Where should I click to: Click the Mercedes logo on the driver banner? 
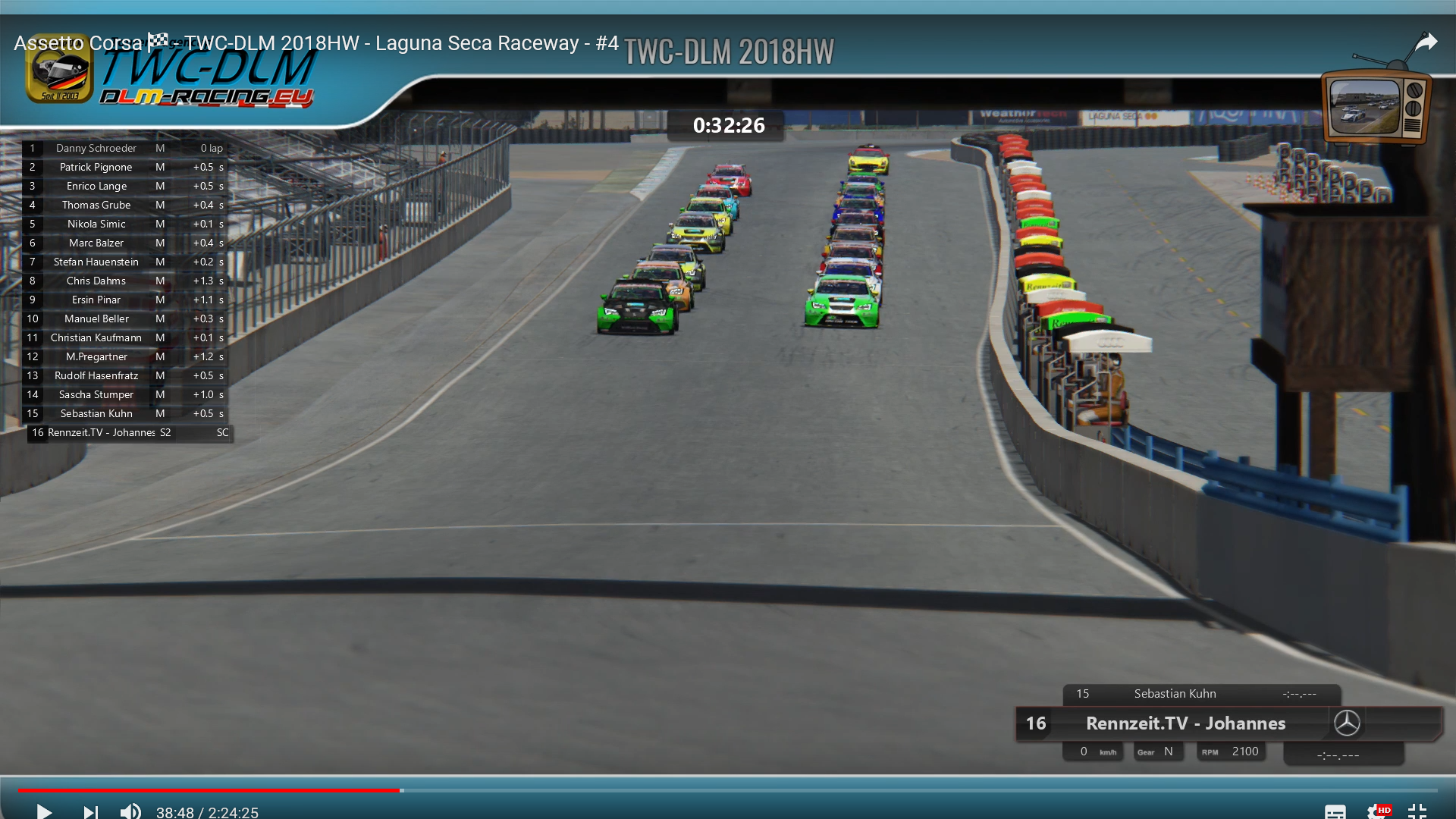tap(1347, 723)
